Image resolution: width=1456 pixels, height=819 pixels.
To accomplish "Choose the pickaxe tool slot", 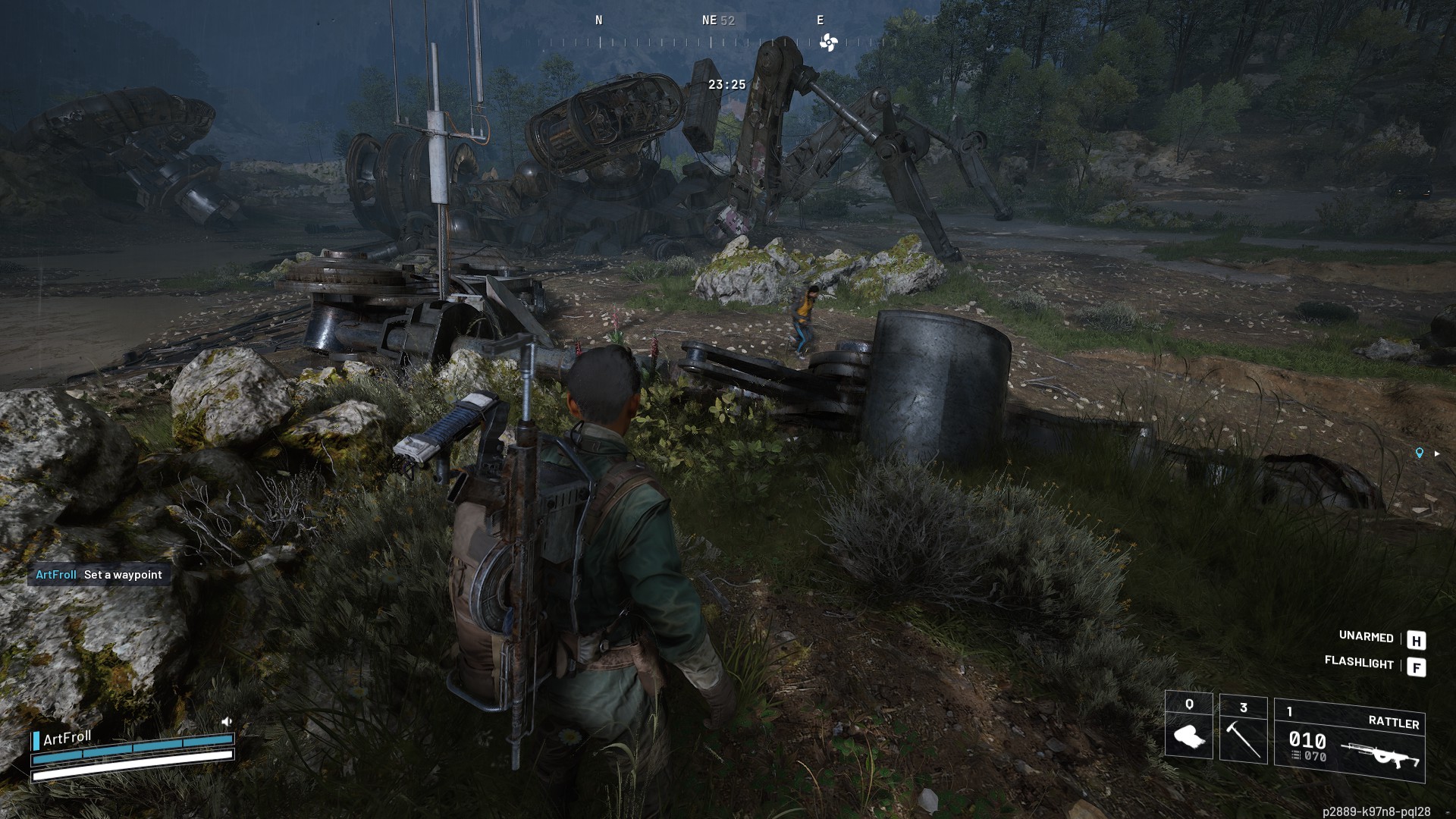I will (x=1243, y=729).
